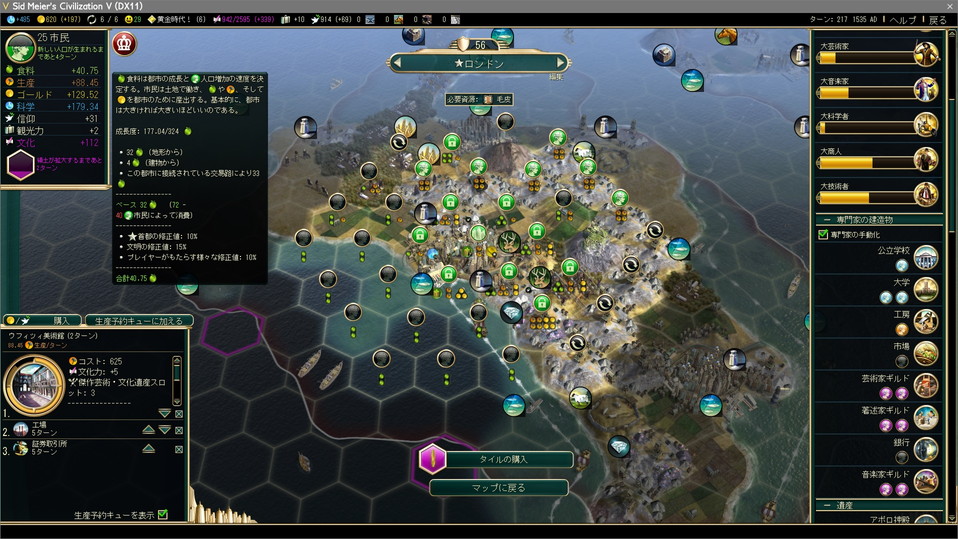Viewport: 958px width, 539px height.
Task: Select the 公立学校 building icon
Action: pos(926,256)
